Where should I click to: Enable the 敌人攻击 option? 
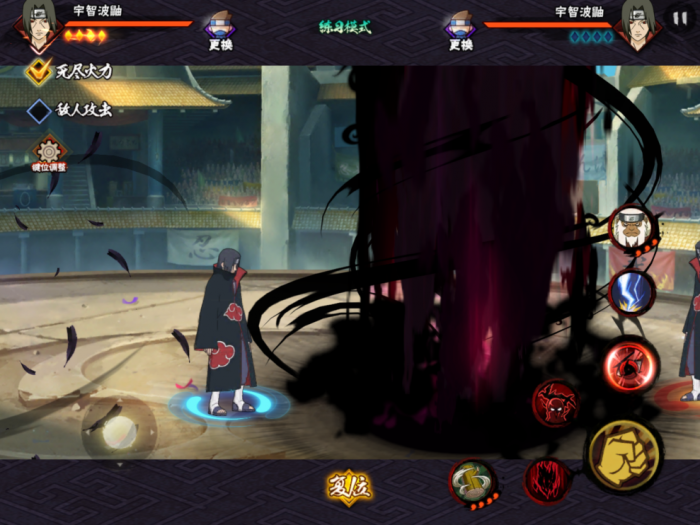click(39, 110)
